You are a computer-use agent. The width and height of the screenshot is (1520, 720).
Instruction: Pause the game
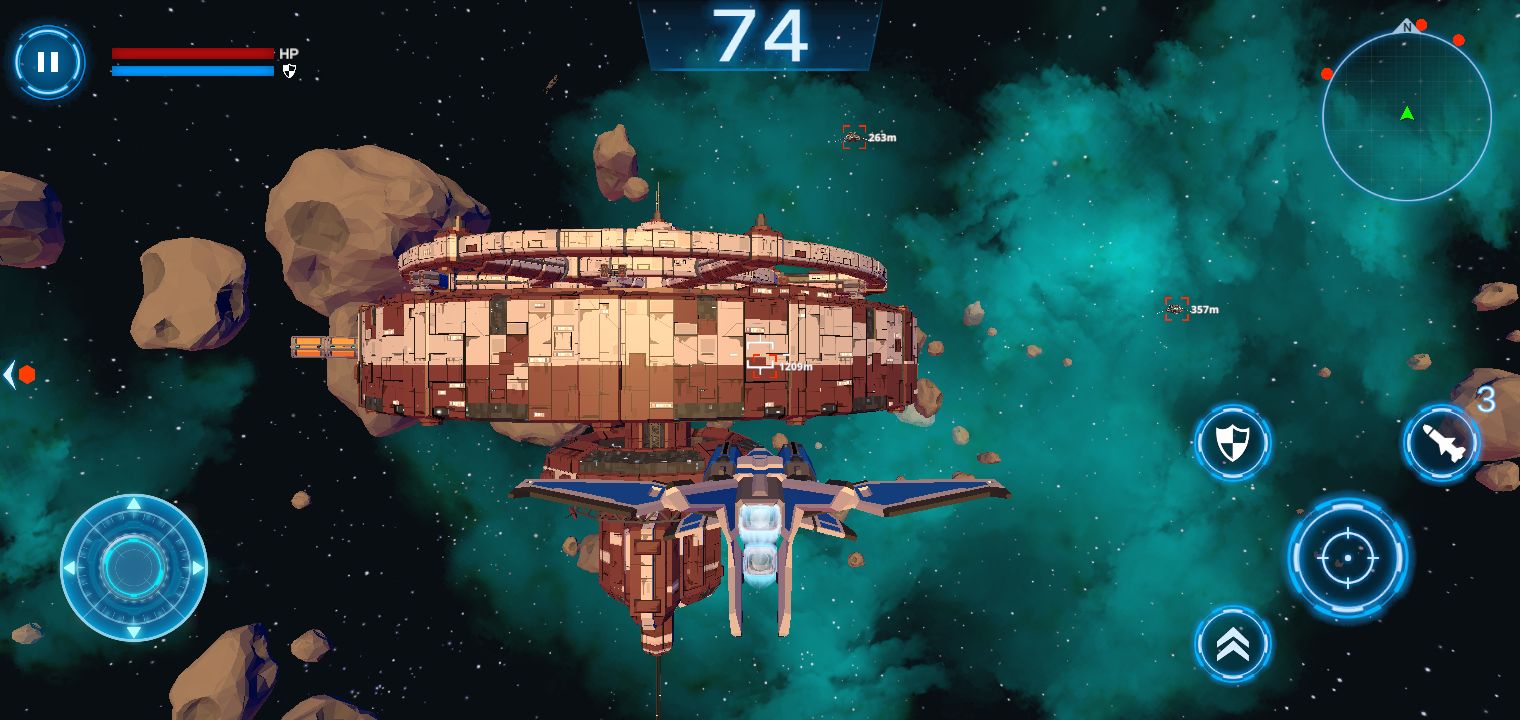[x=48, y=62]
